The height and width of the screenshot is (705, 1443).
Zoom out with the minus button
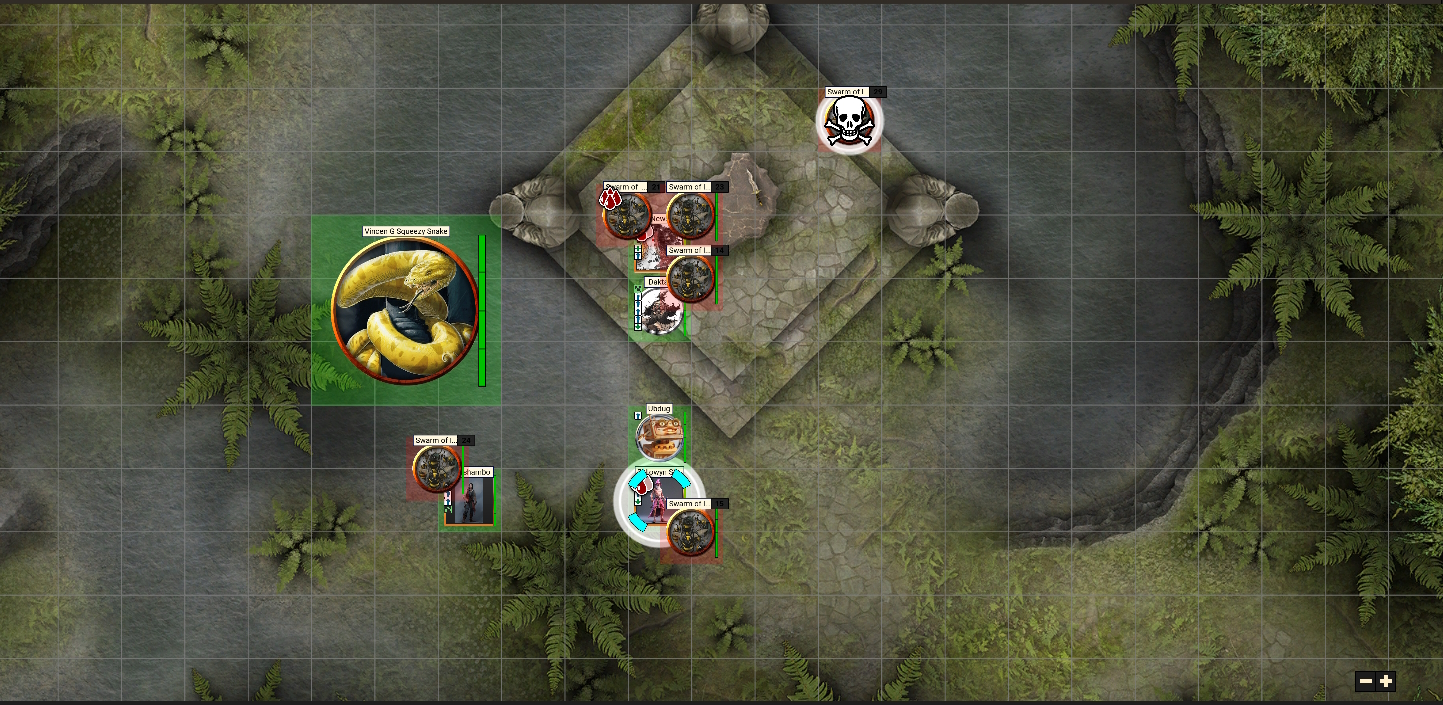coord(1365,682)
